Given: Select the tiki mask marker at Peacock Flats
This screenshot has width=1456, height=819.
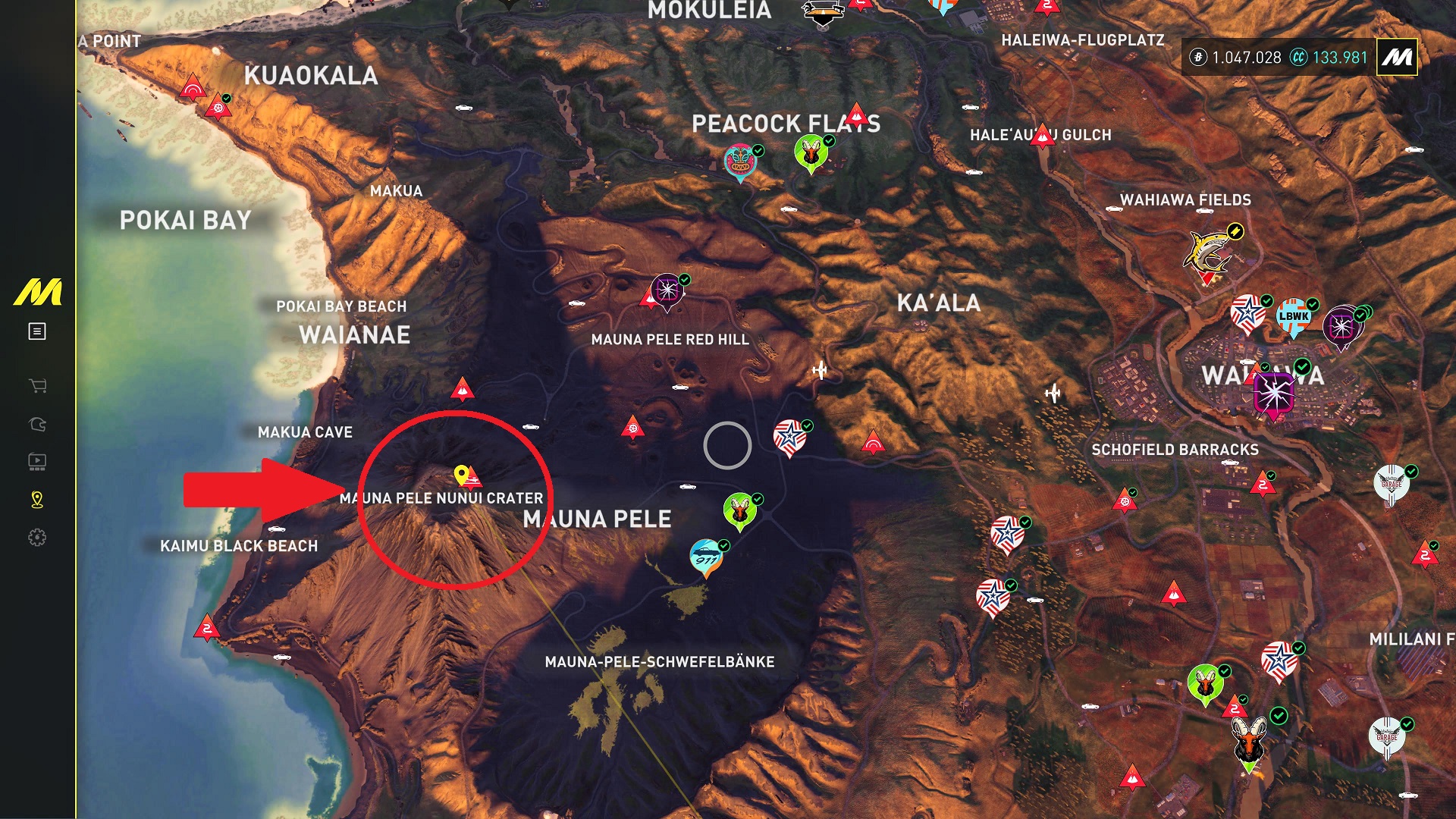Looking at the screenshot, I should tap(739, 160).
